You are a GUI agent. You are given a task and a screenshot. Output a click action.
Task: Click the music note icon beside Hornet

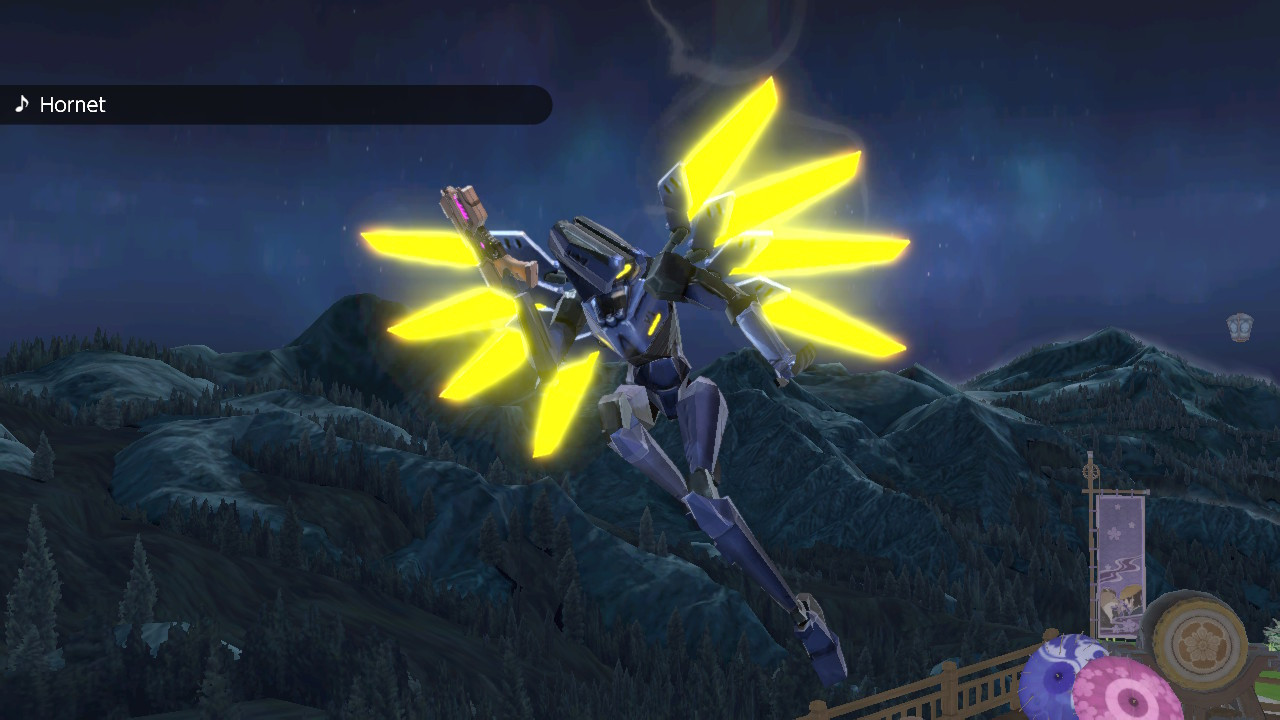22,104
